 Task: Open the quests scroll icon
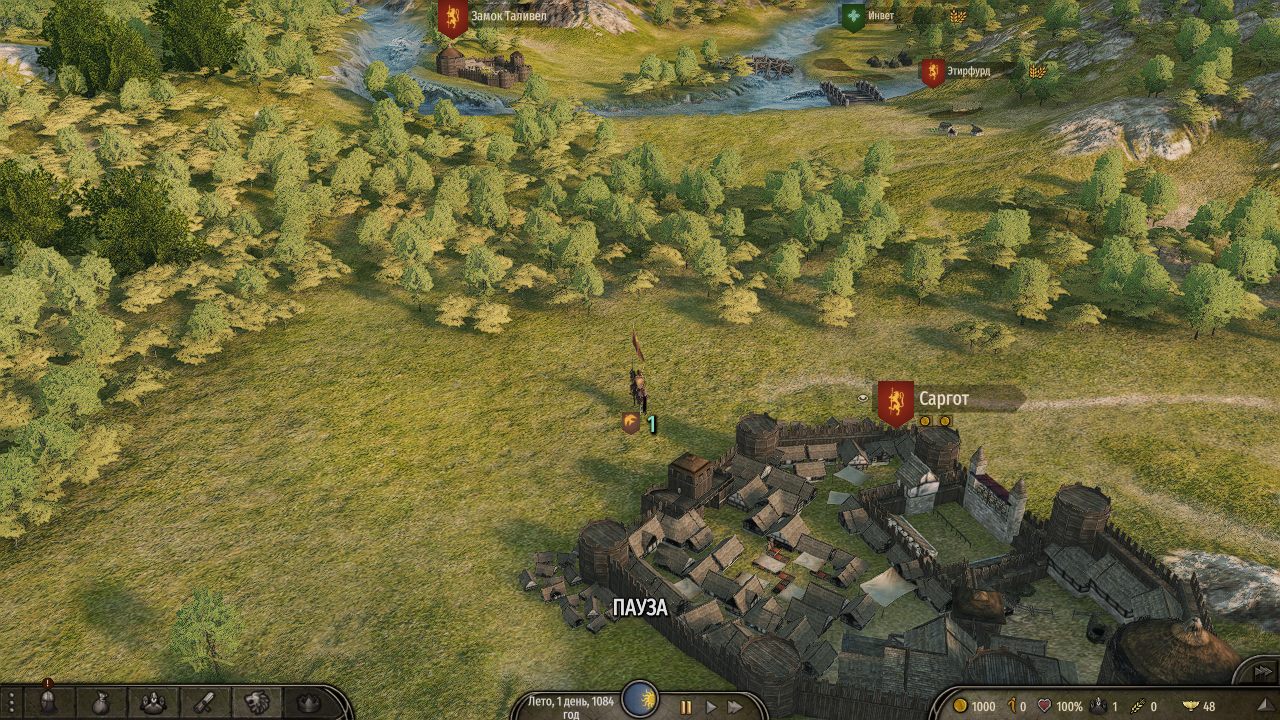point(205,703)
